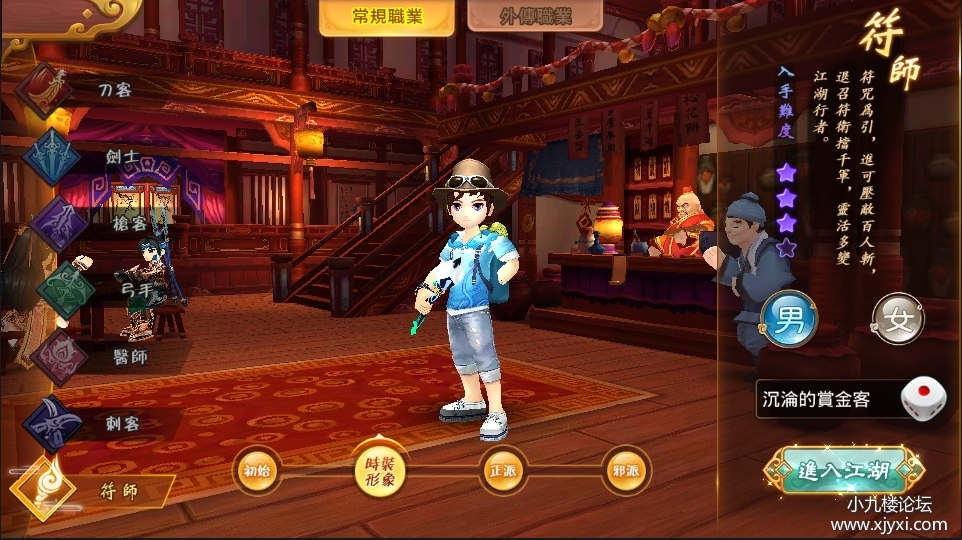Click the character name input field
This screenshot has width=962, height=540.
(825, 401)
